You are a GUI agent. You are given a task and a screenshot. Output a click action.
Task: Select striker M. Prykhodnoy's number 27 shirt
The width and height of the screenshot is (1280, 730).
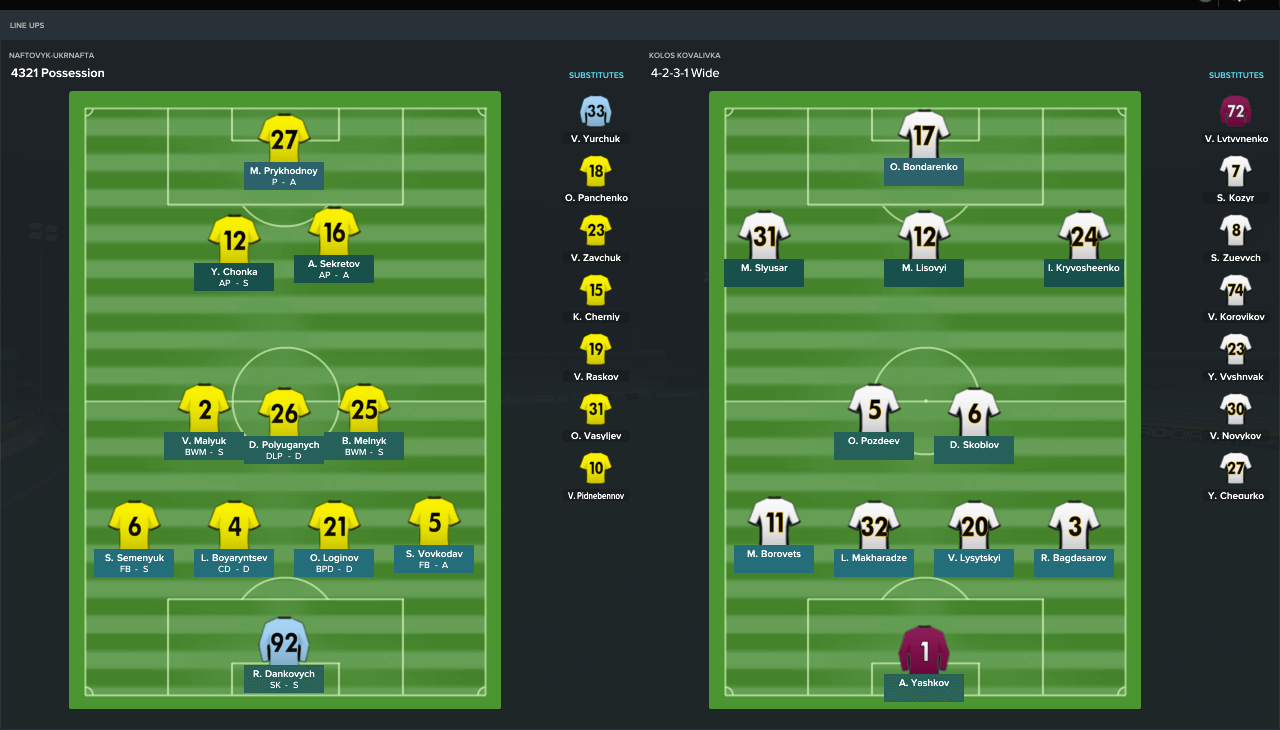pyautogui.click(x=284, y=138)
